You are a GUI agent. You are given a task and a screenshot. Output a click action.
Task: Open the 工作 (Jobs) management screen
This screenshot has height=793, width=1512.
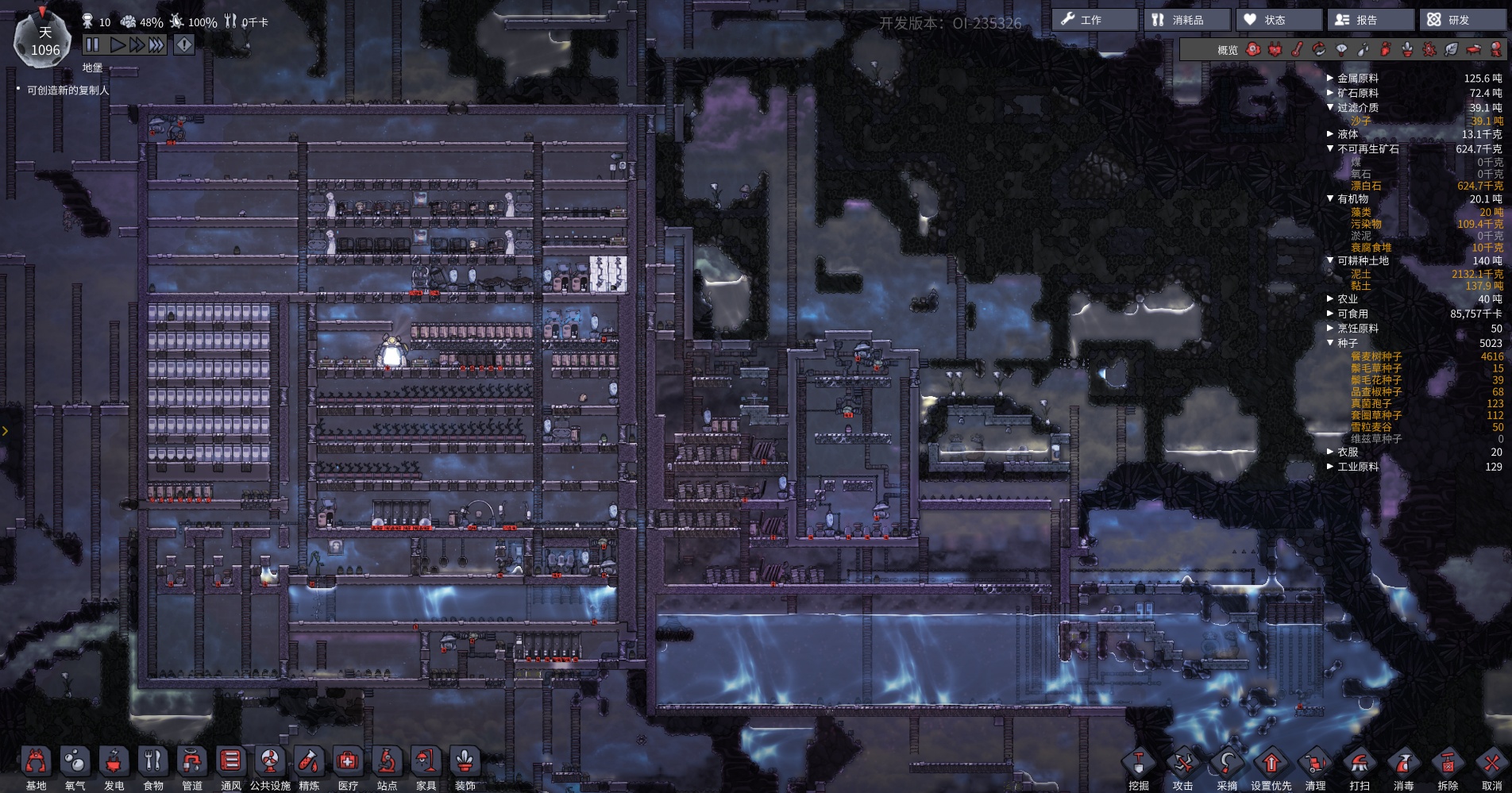[x=1093, y=20]
